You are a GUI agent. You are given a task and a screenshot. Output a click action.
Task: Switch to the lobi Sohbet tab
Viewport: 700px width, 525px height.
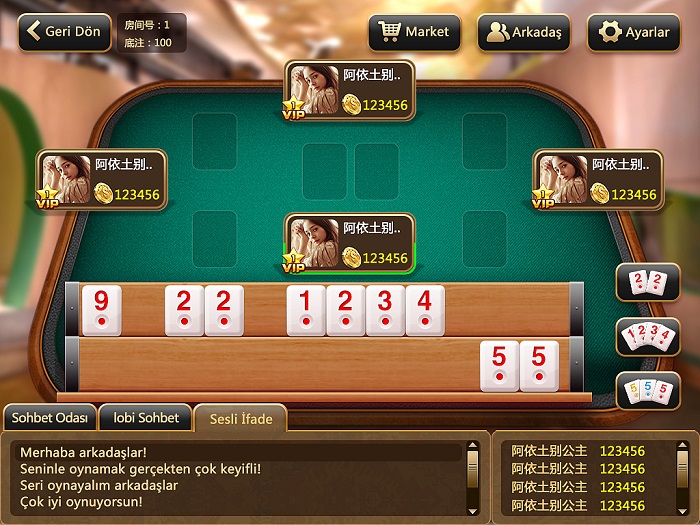tap(146, 418)
